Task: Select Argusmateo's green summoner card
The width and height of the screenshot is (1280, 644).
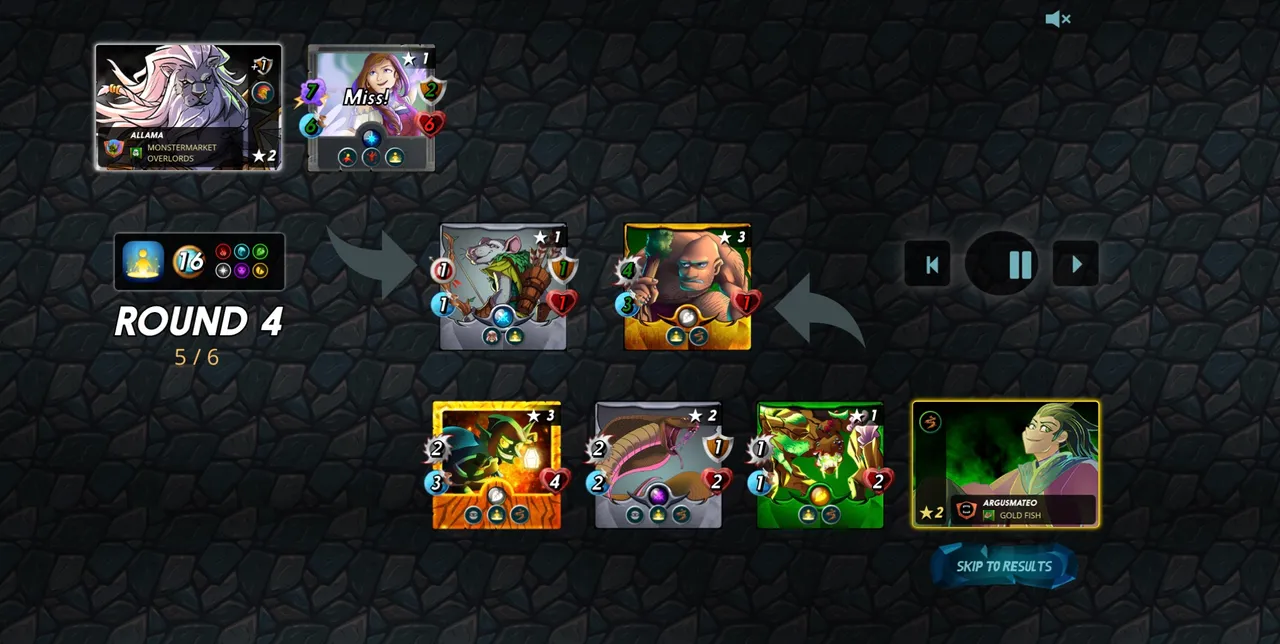Action: [x=1006, y=463]
